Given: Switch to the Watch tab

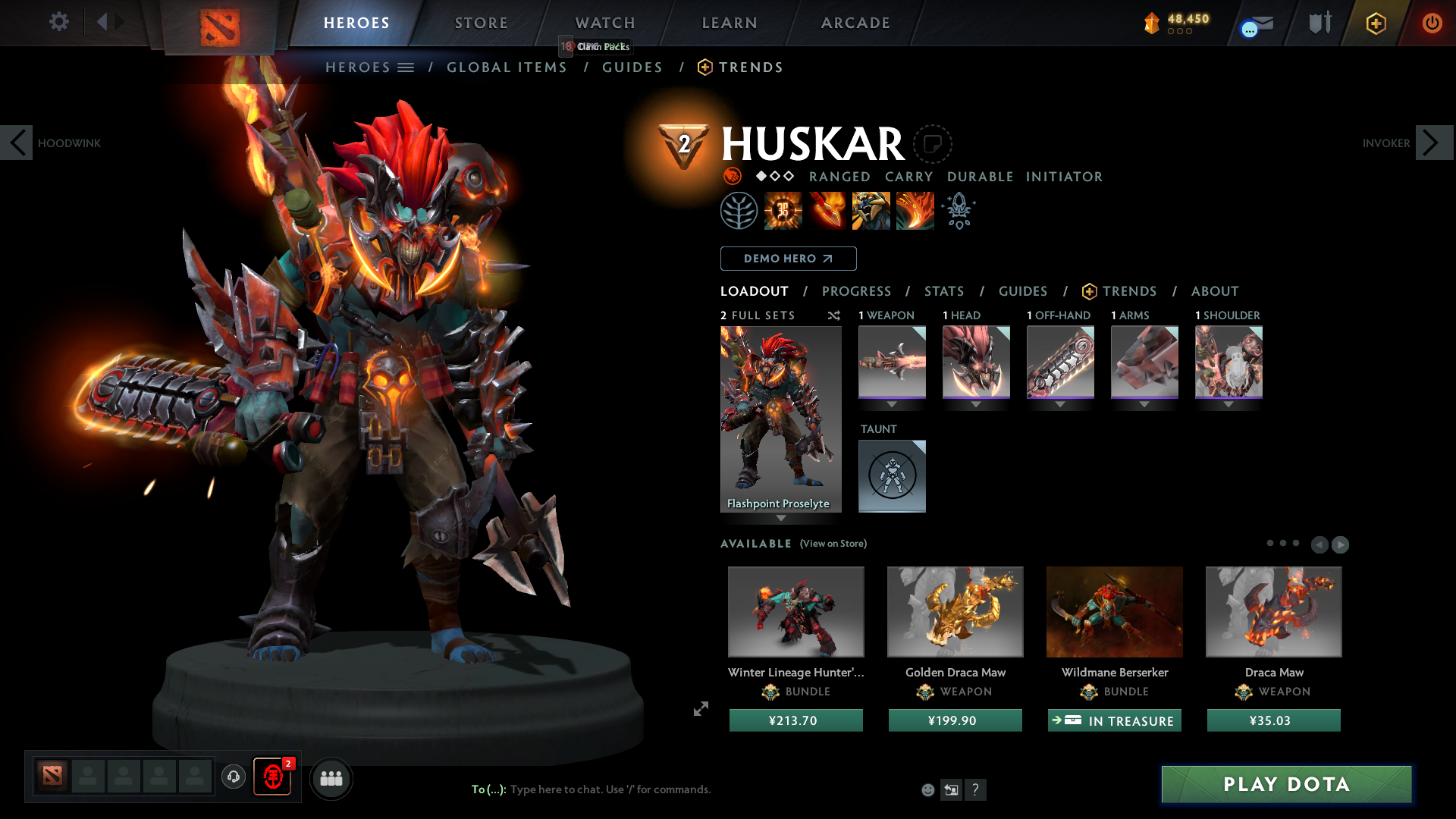Looking at the screenshot, I should [605, 23].
